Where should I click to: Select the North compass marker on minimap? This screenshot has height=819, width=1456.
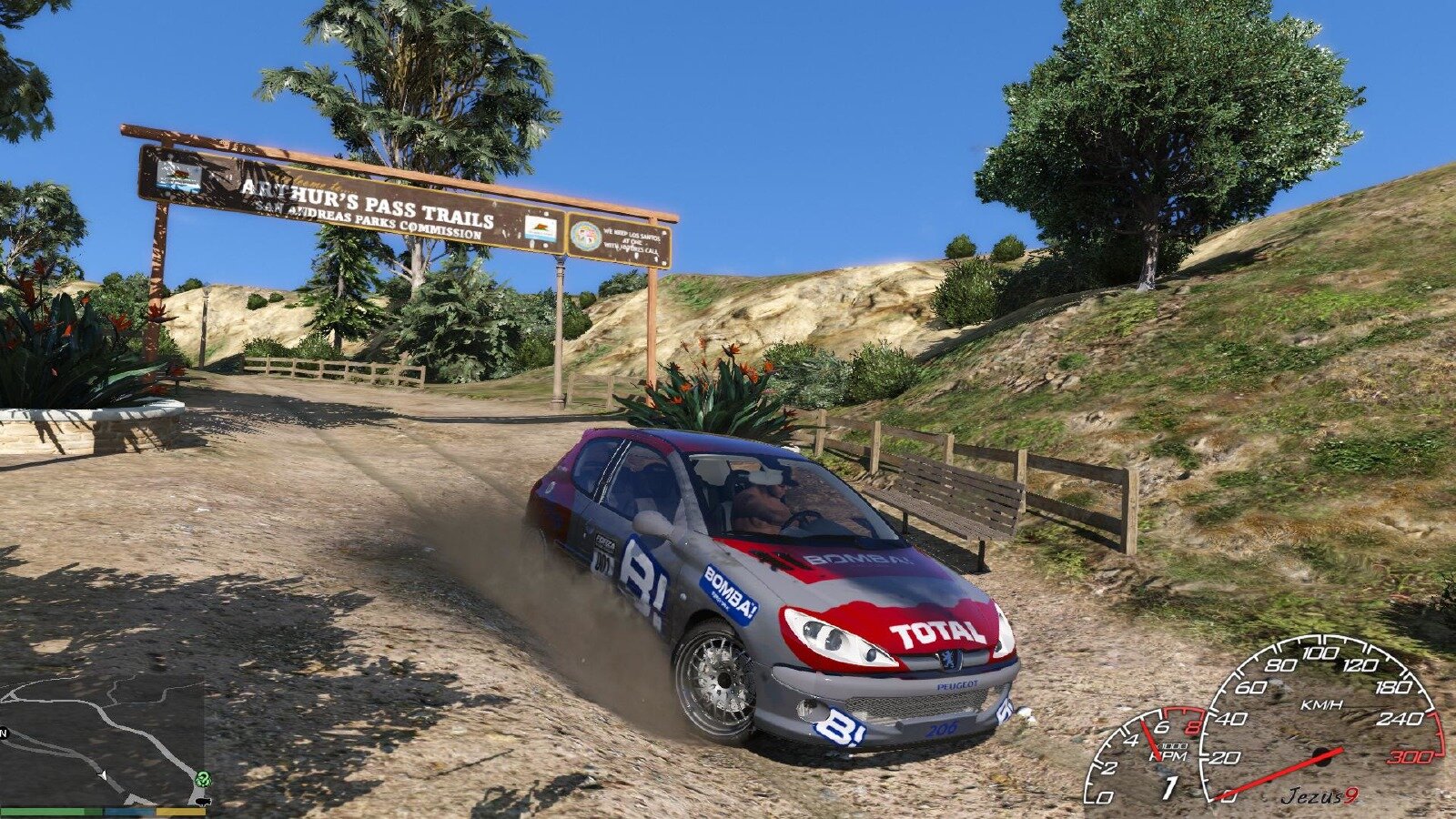click(5, 733)
